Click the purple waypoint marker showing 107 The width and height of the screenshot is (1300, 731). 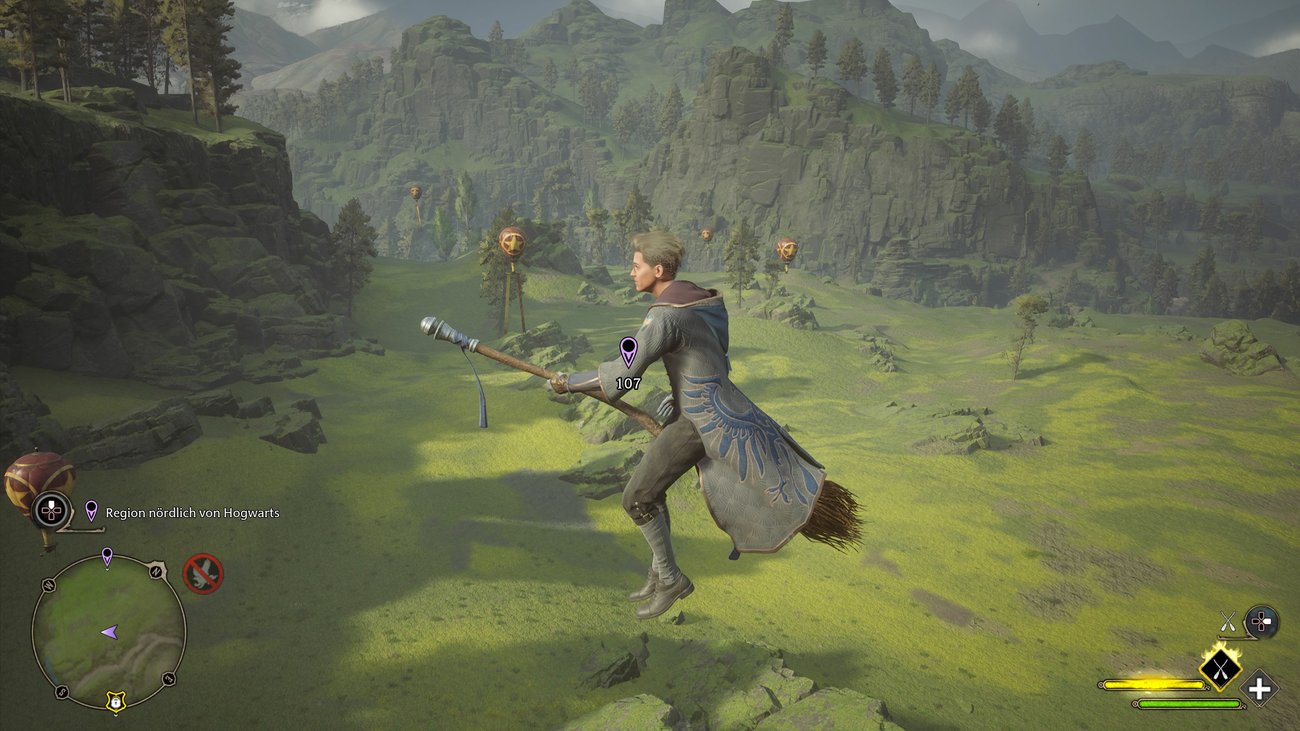628,351
